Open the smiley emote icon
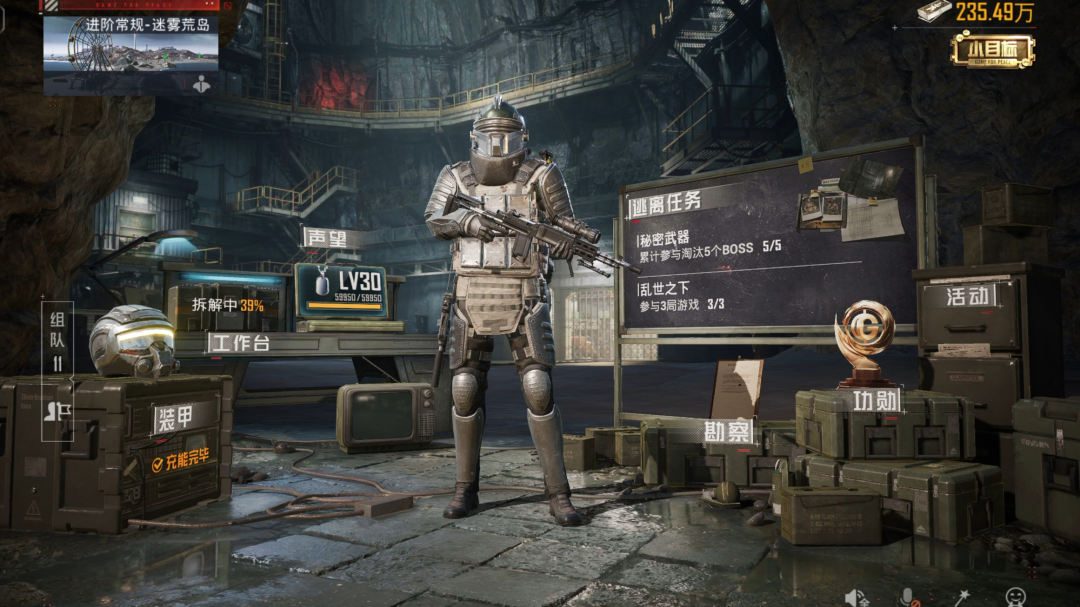Viewport: 1080px width, 607px height. pyautogui.click(x=1015, y=596)
